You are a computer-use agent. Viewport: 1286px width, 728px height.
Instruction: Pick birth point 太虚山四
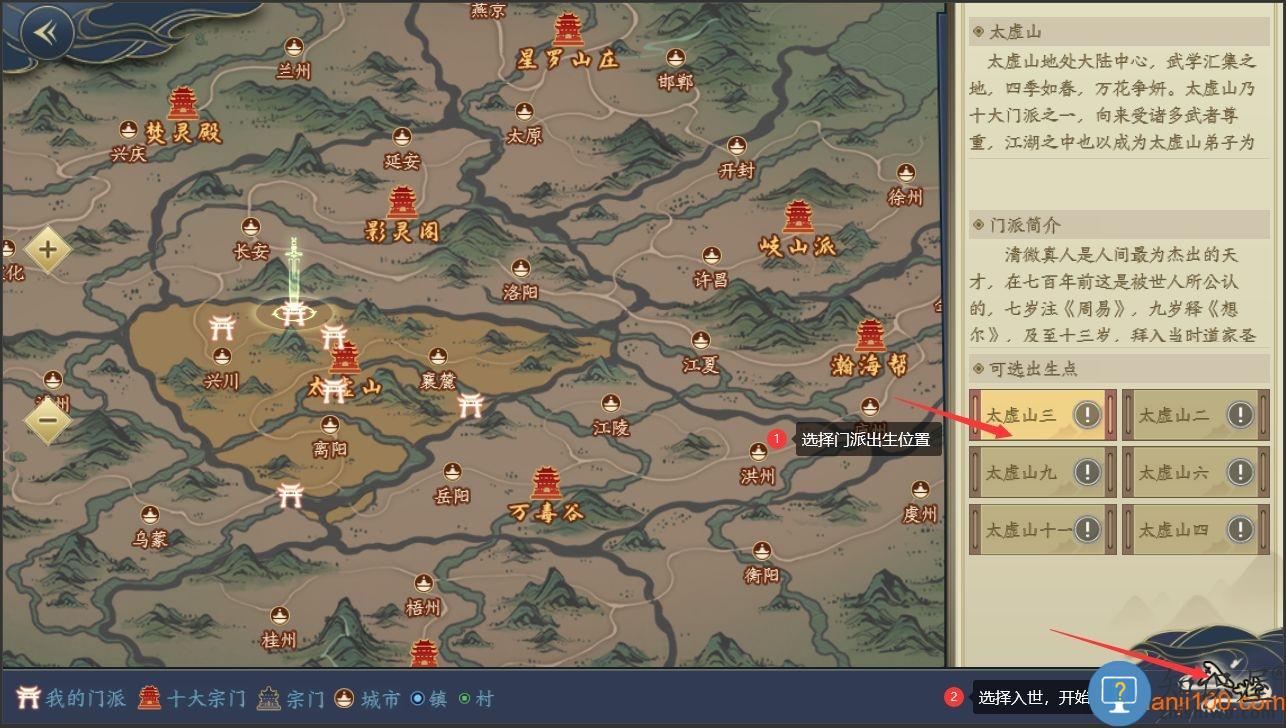point(1178,529)
